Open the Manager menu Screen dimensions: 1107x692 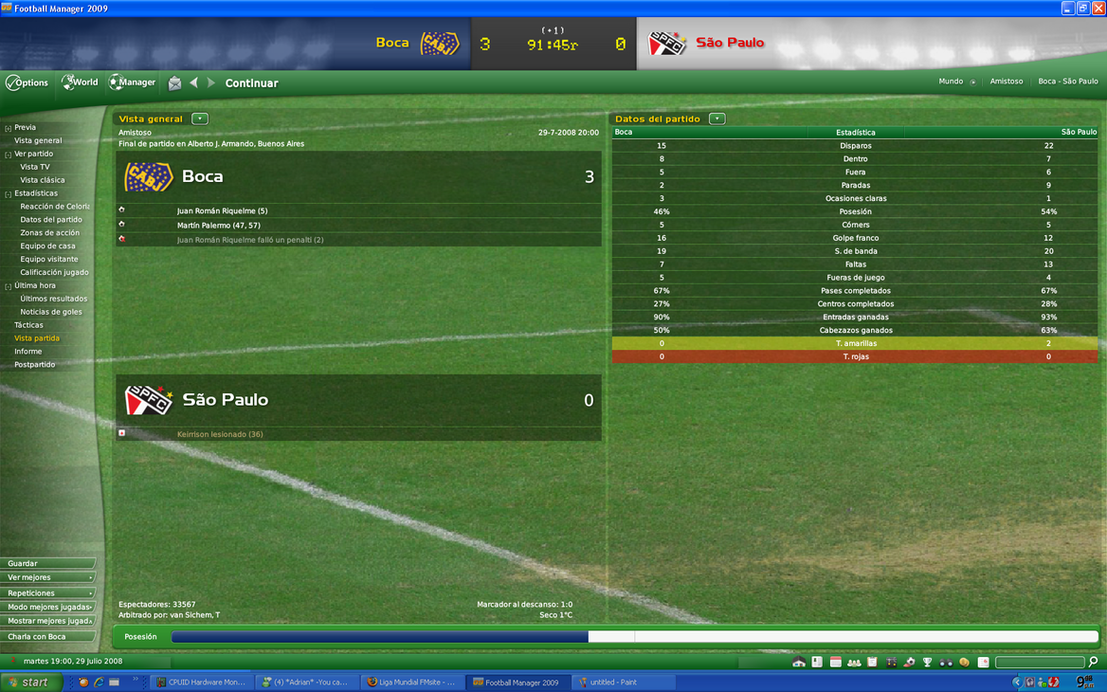point(133,83)
